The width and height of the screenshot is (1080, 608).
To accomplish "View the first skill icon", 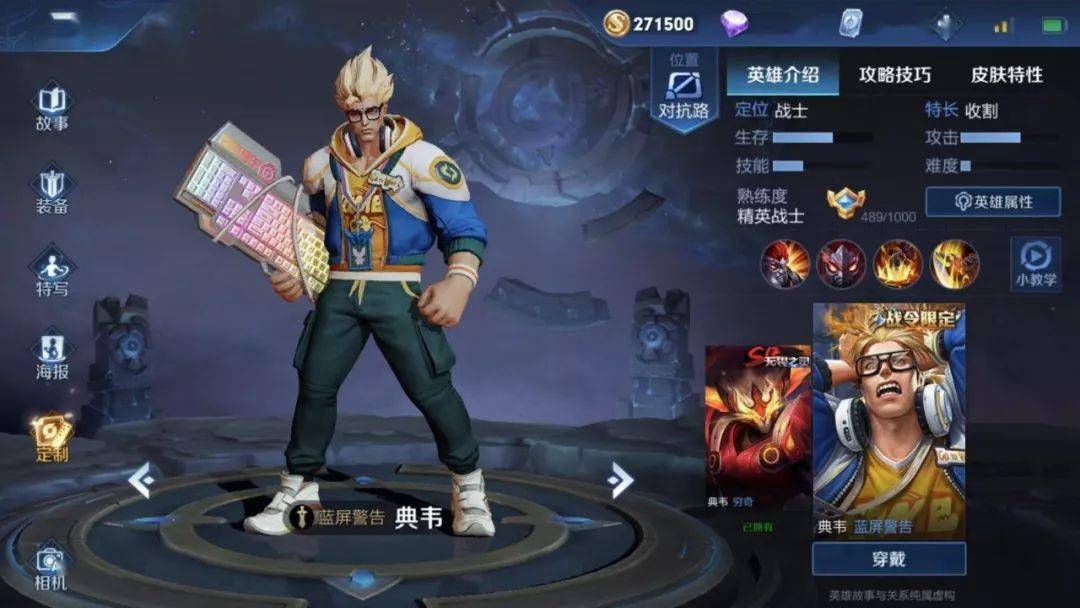I will coord(785,264).
